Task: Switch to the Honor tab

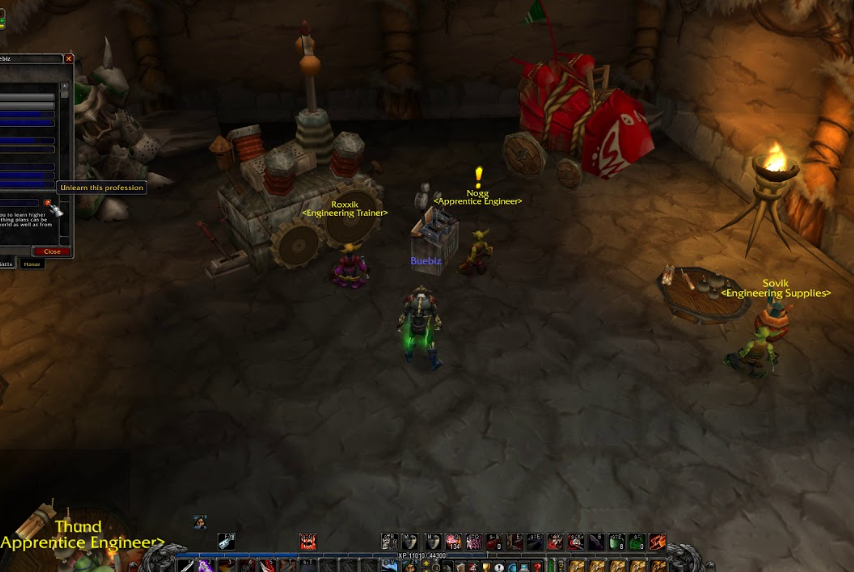Action: coord(33,264)
